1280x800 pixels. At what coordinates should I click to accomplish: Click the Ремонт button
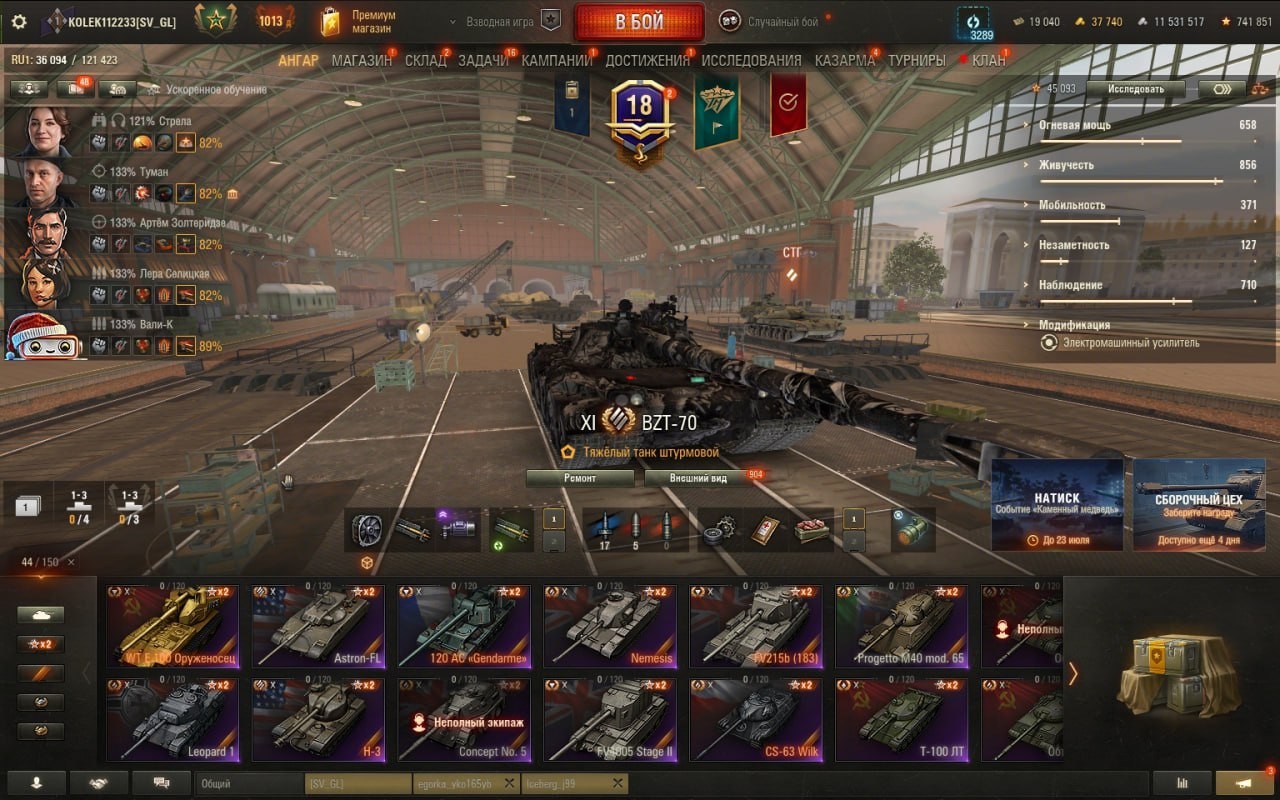(580, 478)
